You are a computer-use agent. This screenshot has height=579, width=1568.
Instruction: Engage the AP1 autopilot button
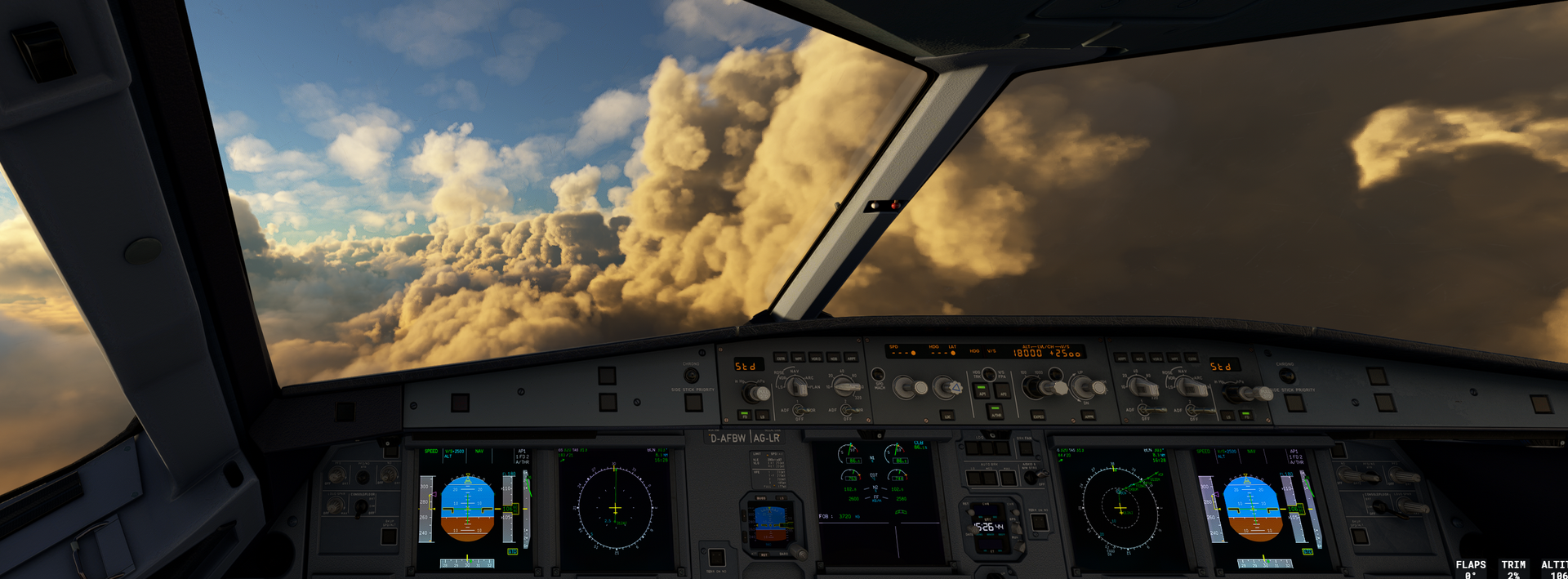981,390
